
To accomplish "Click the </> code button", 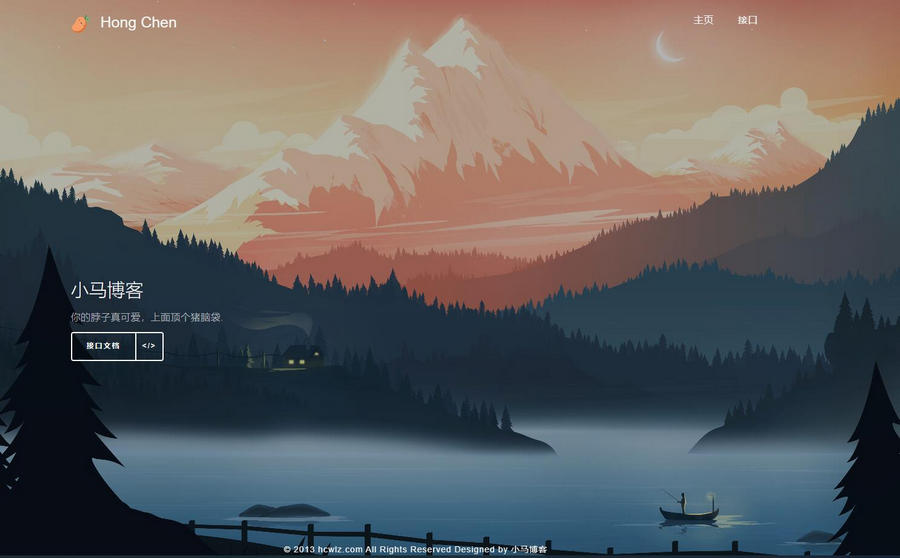I will point(149,346).
